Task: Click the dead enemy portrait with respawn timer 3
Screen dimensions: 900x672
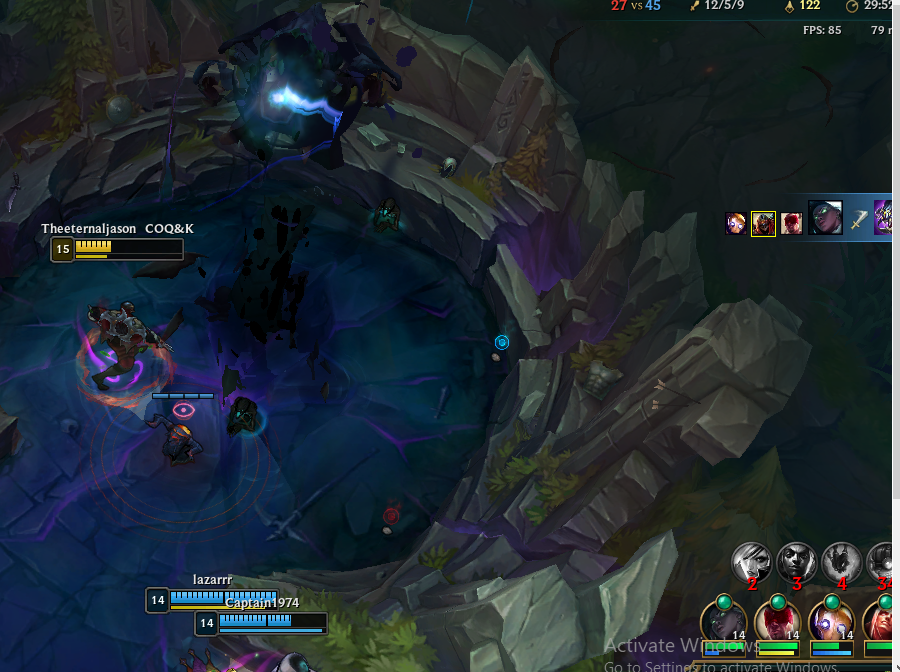Action: tap(797, 562)
